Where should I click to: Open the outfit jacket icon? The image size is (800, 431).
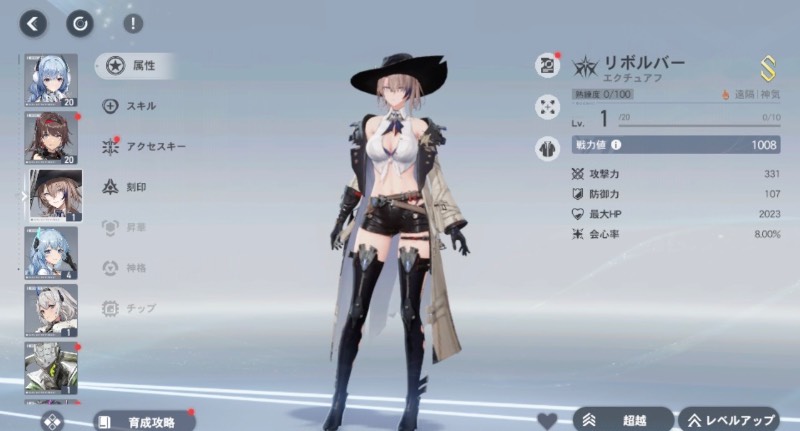click(x=547, y=146)
